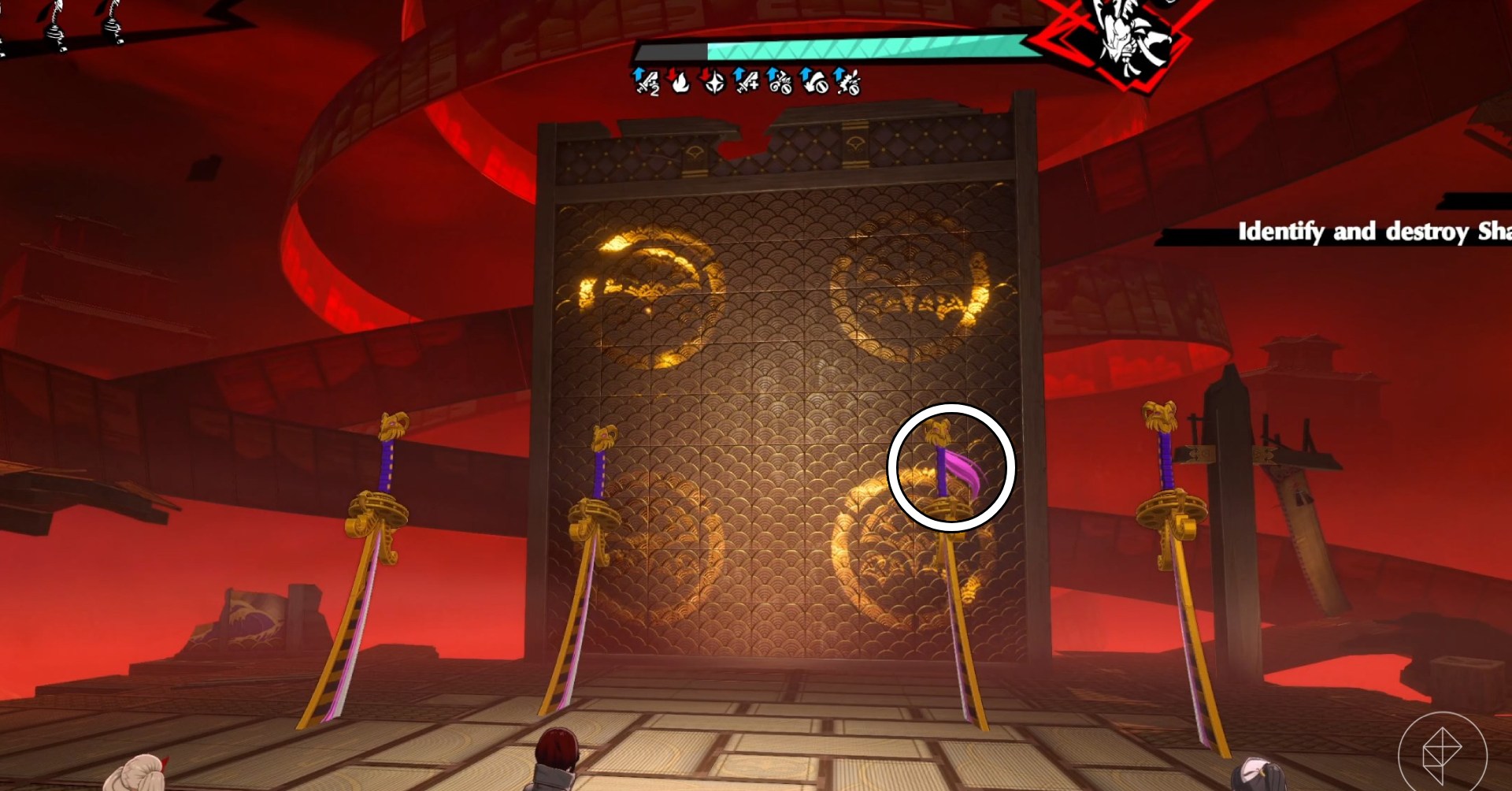The image size is (1512, 791).
Task: Inspect the flame debuff status icon
Action: click(680, 81)
